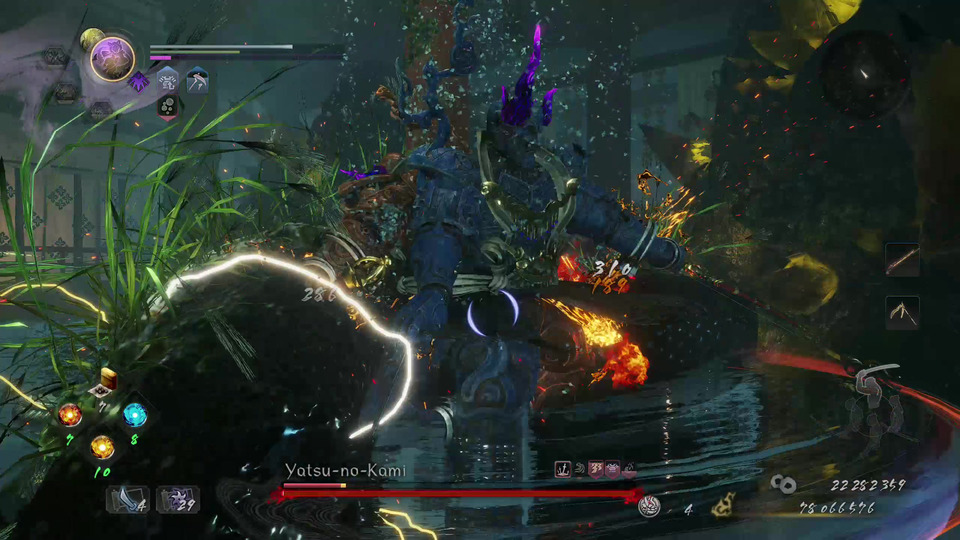Click the scythe buff status icon
This screenshot has width=960, height=540.
[197, 80]
